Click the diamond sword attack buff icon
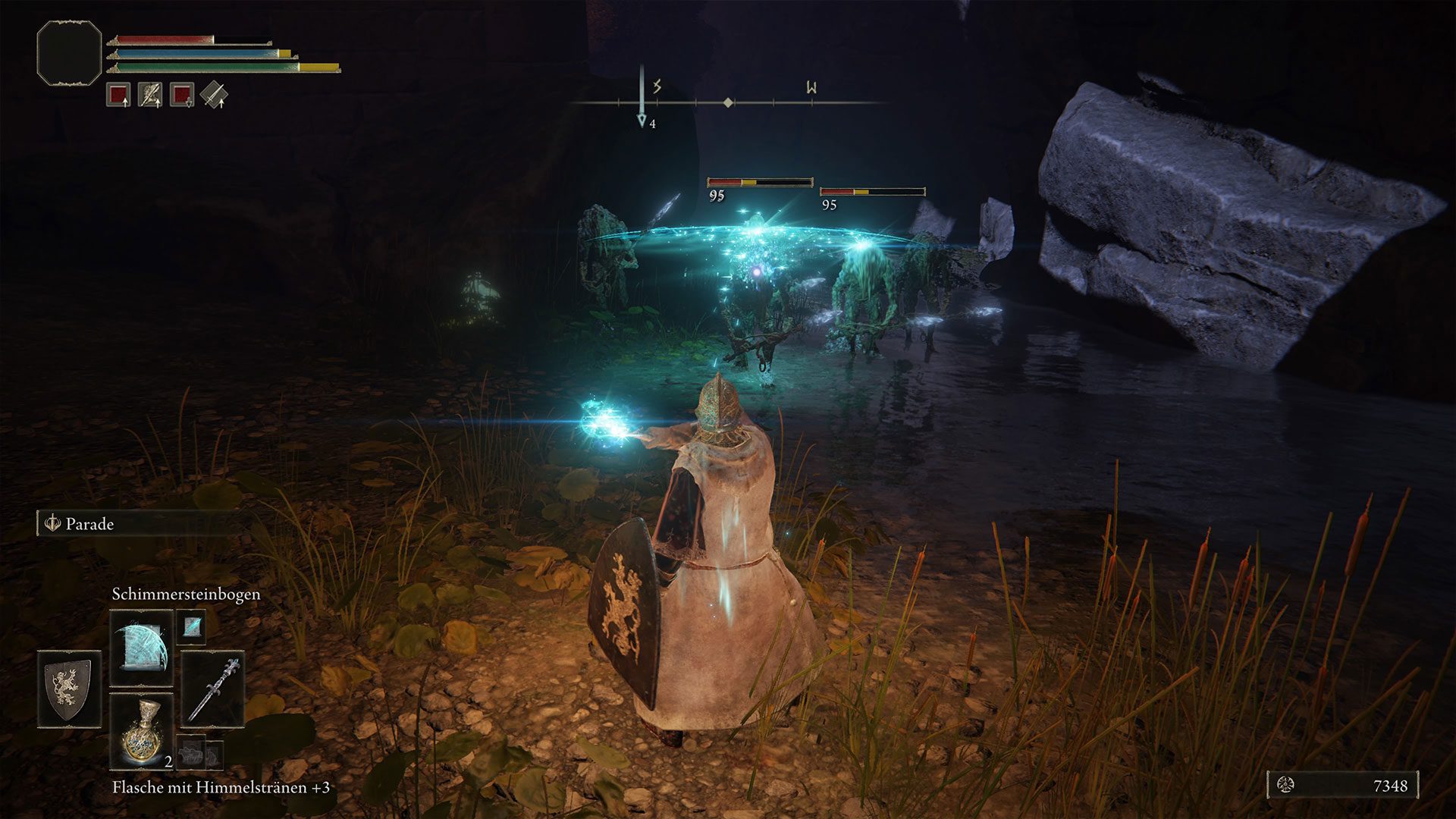Image resolution: width=1456 pixels, height=819 pixels. tap(215, 95)
